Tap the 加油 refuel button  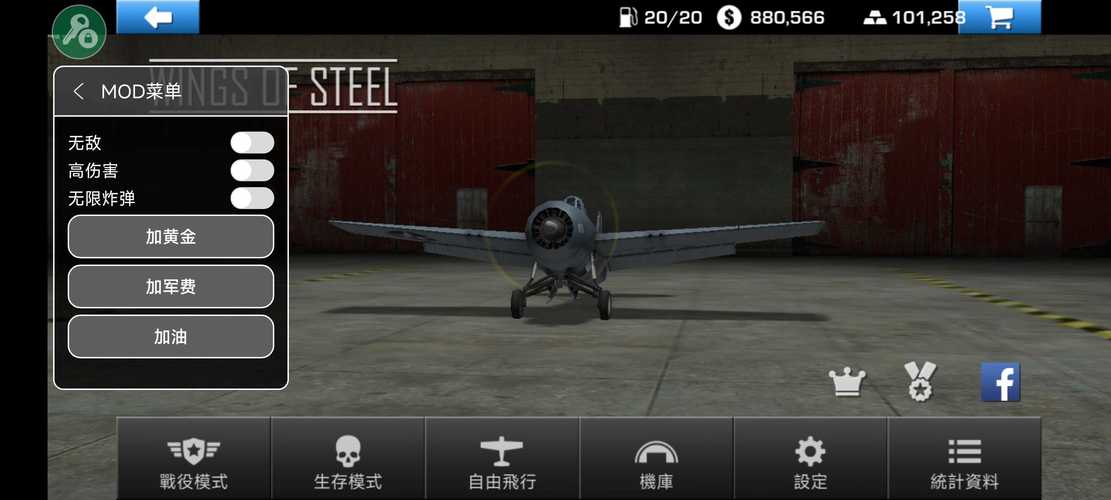tap(170, 337)
